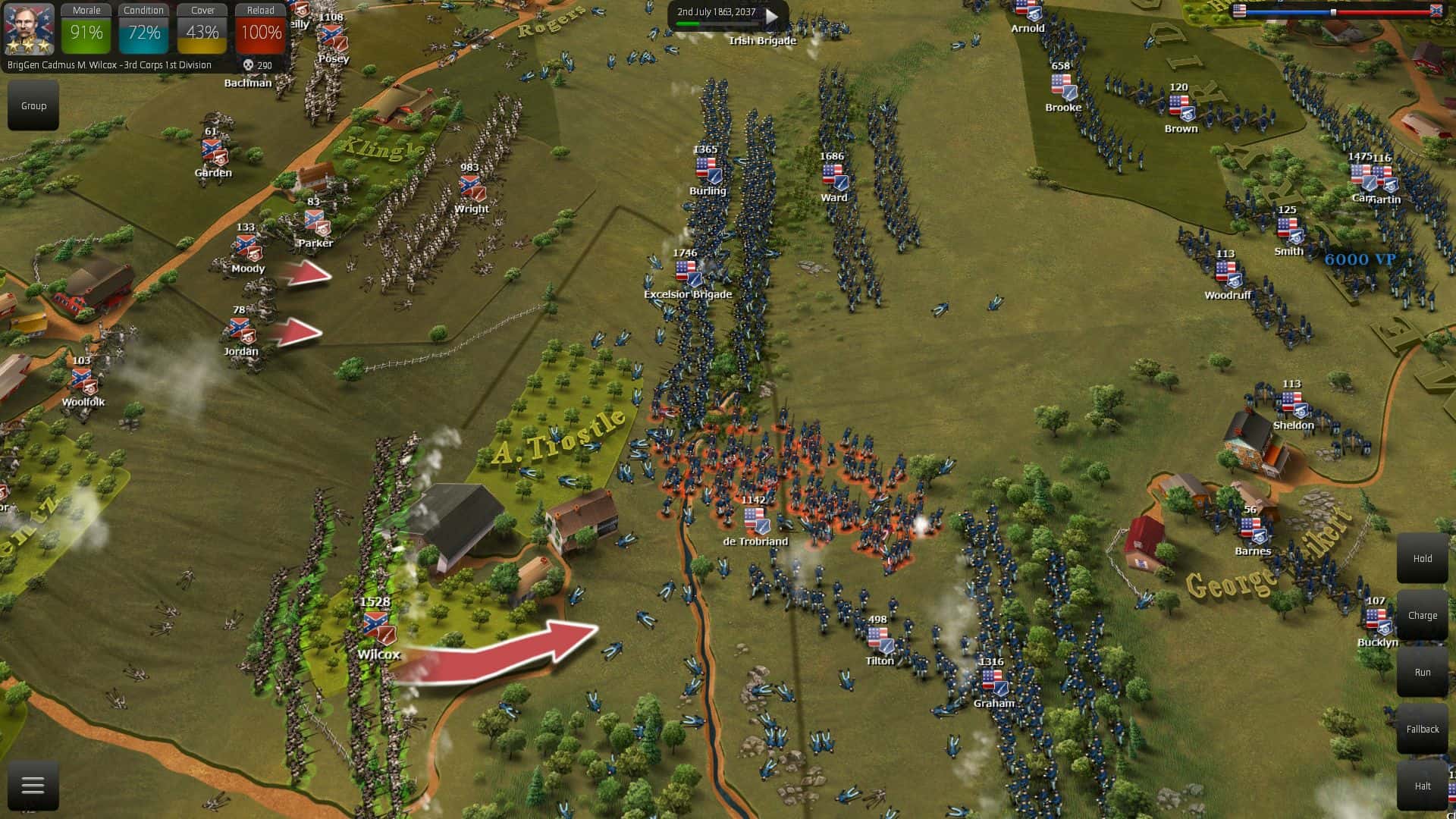
Task: Issue the Charge command
Action: click(x=1422, y=616)
